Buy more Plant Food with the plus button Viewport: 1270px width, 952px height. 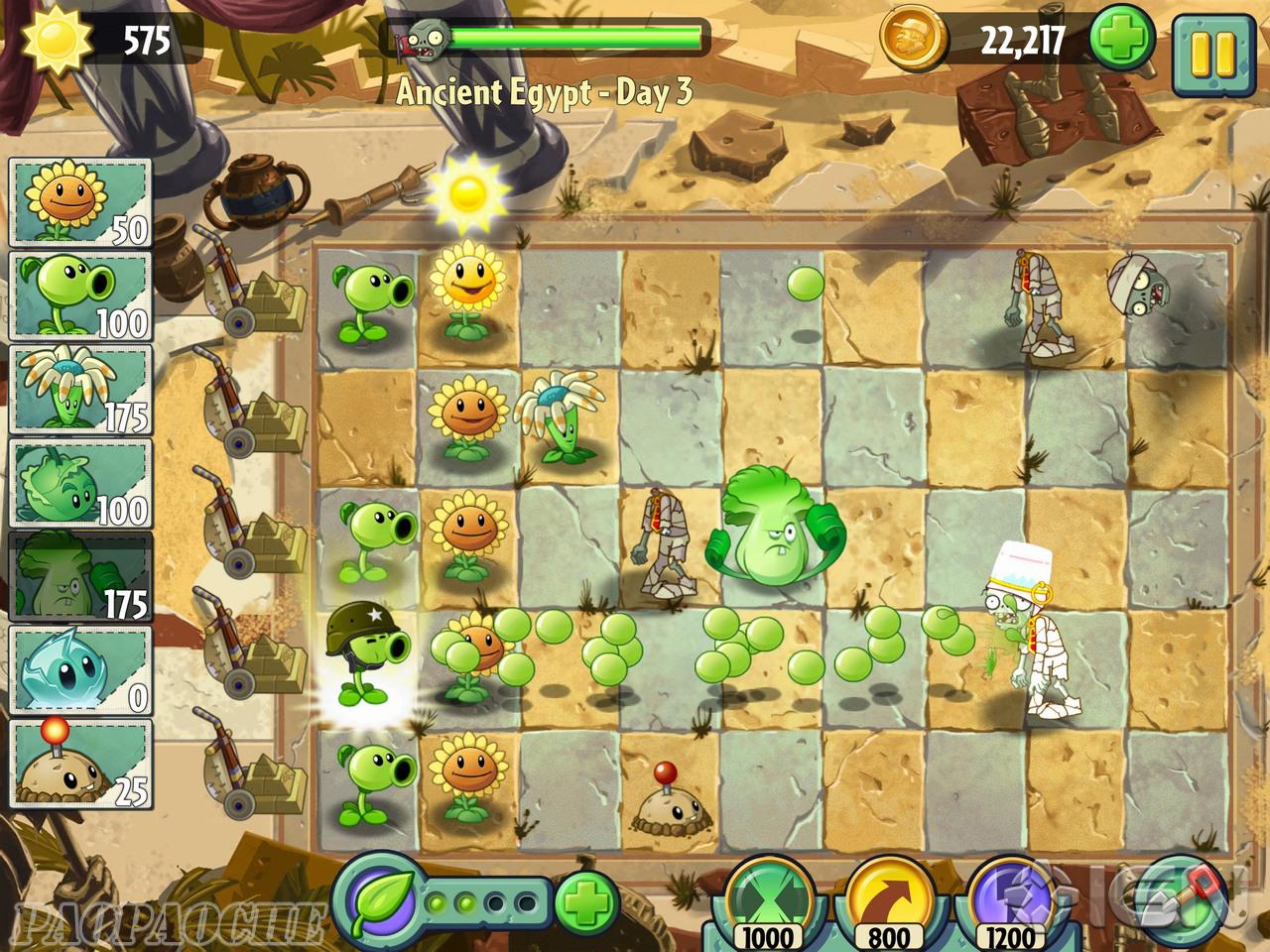click(x=586, y=901)
